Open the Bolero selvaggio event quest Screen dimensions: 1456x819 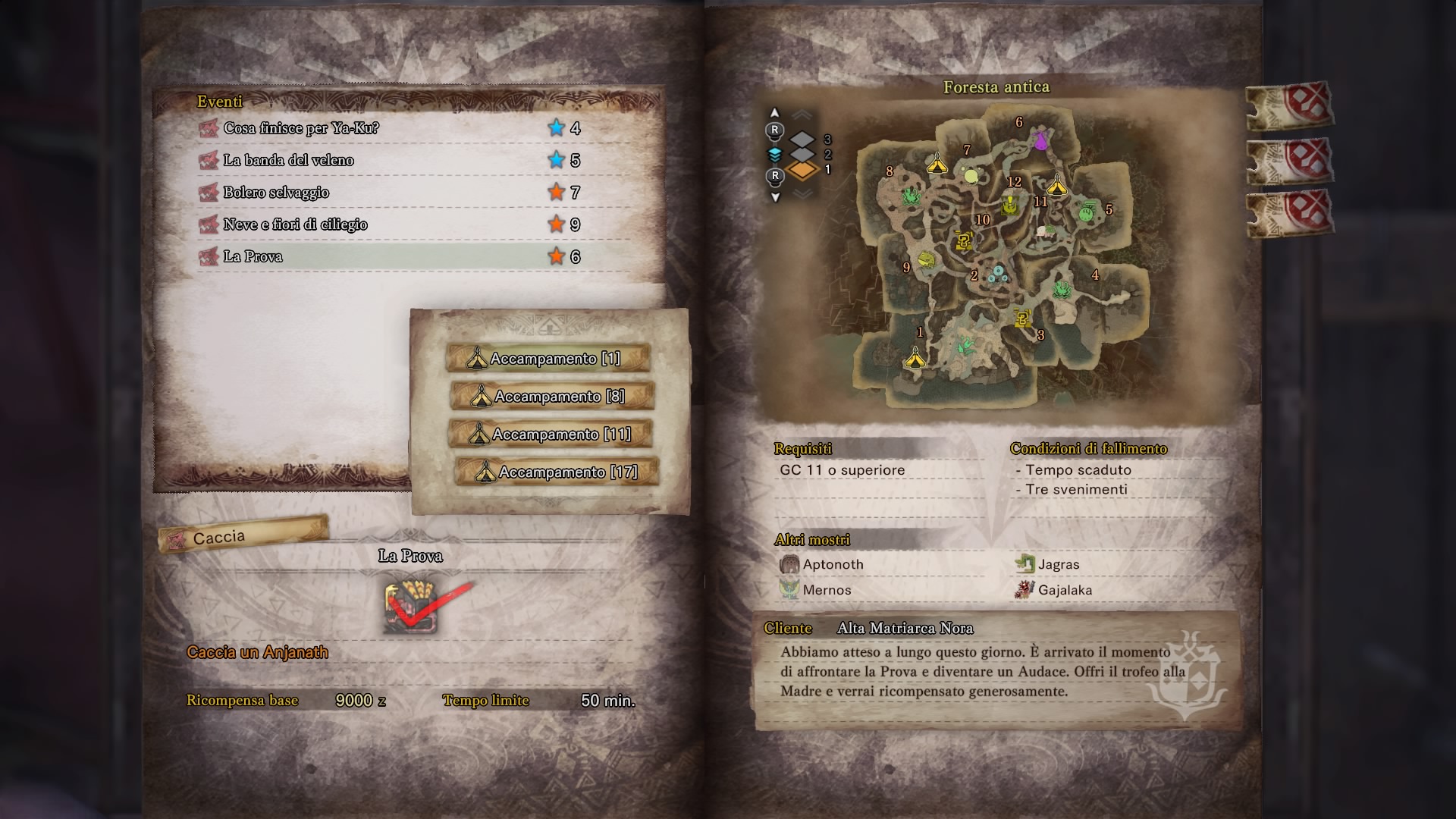pos(276,193)
